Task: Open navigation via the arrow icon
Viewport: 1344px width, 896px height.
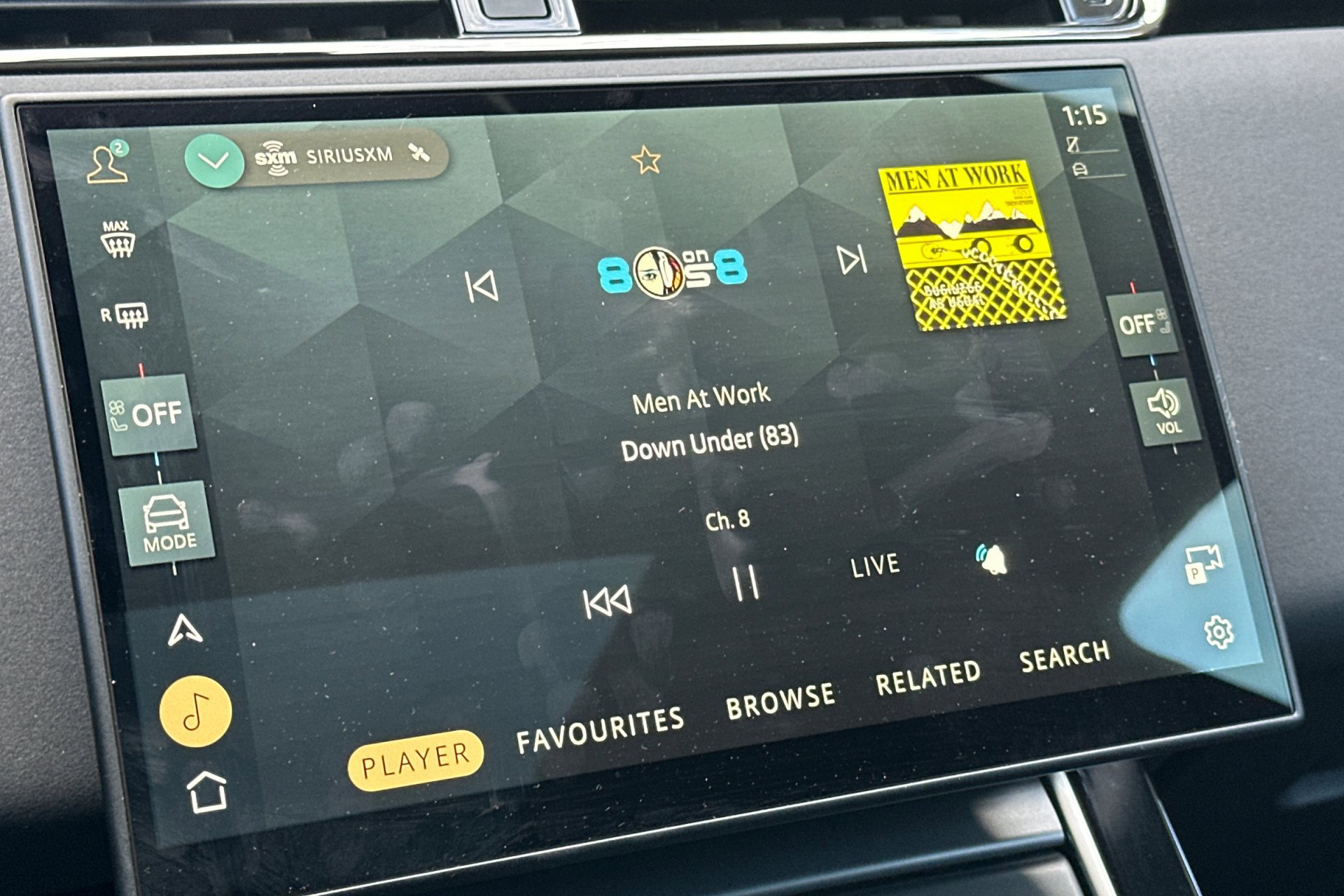Action: (x=183, y=629)
